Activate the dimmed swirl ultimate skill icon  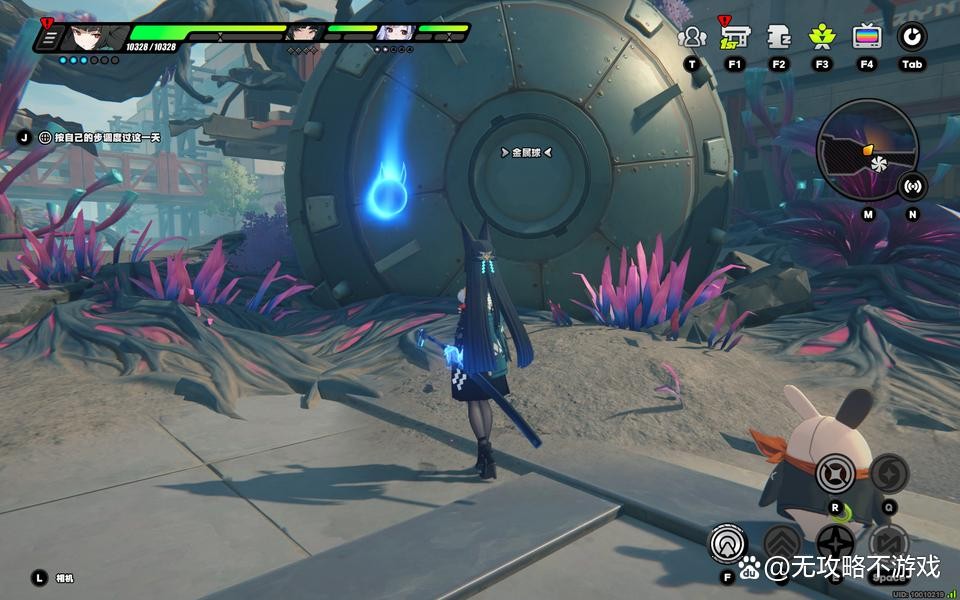click(889, 473)
